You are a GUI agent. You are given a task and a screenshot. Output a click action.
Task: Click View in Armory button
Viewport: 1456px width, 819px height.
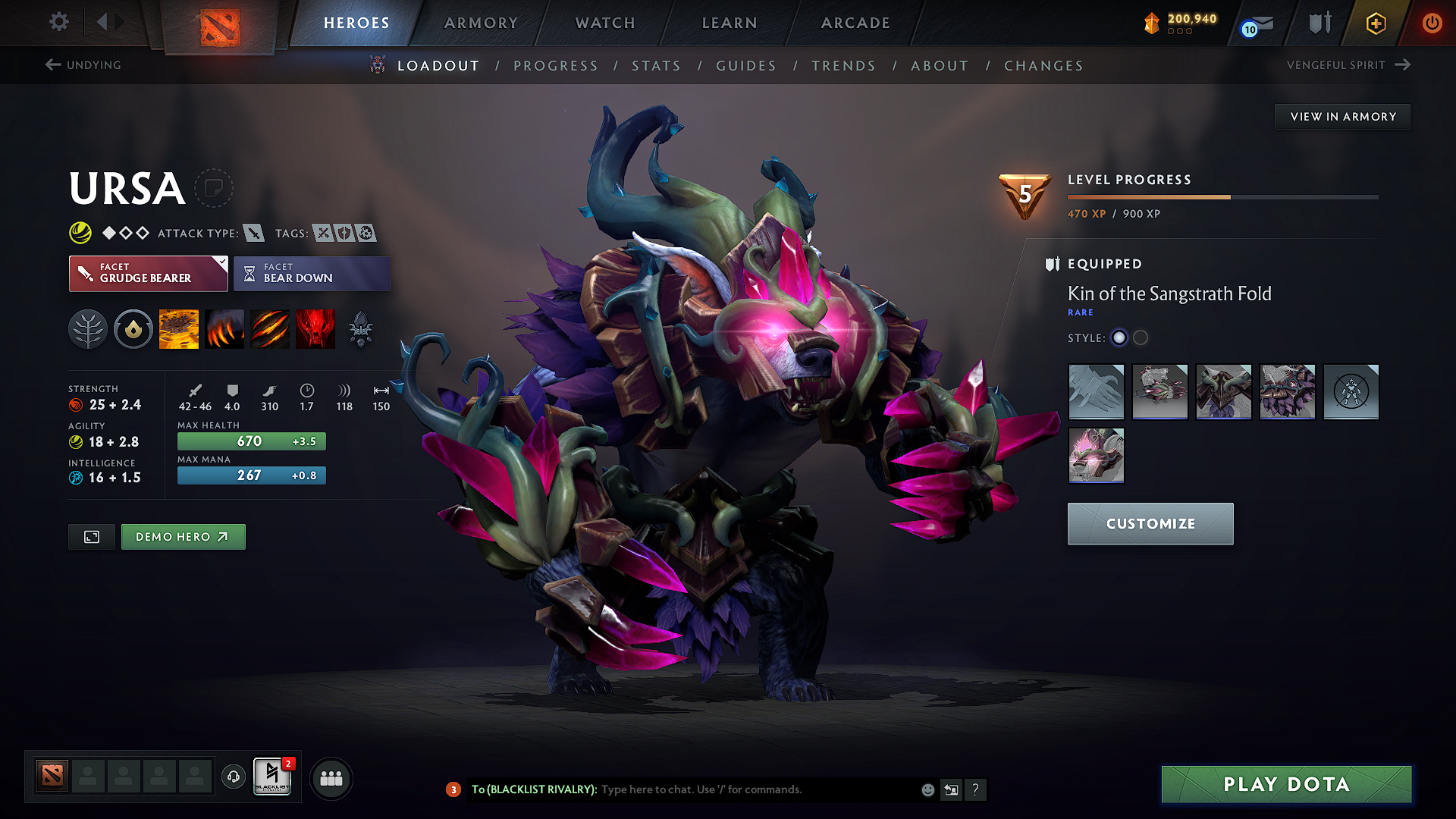pyautogui.click(x=1342, y=117)
